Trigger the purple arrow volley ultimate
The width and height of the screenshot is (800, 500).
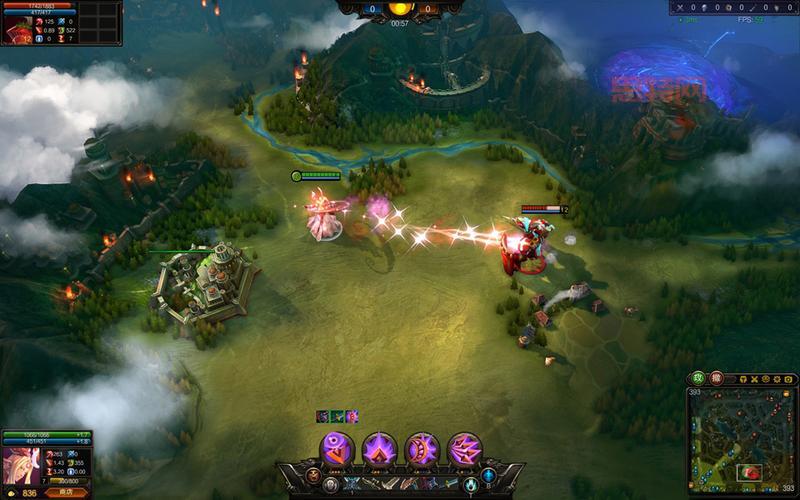click(x=465, y=449)
